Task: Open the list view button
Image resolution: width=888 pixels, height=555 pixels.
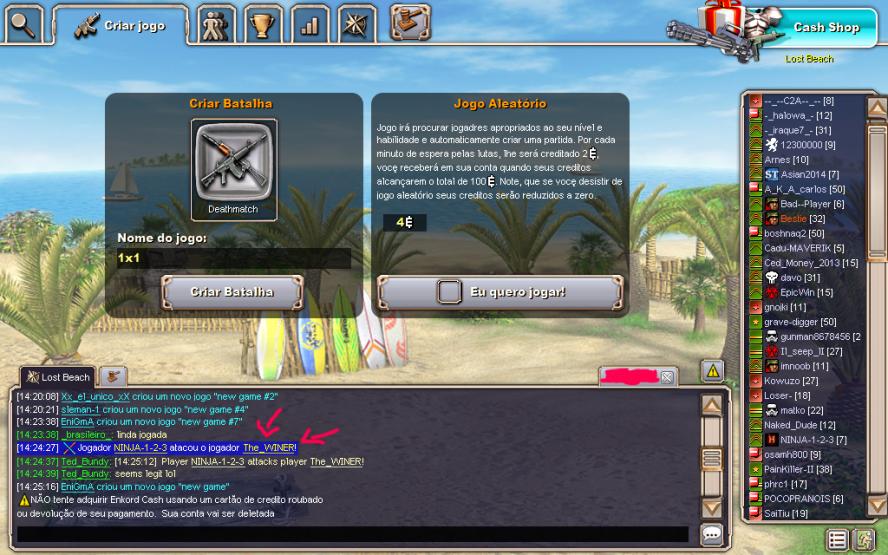Action: [837, 540]
